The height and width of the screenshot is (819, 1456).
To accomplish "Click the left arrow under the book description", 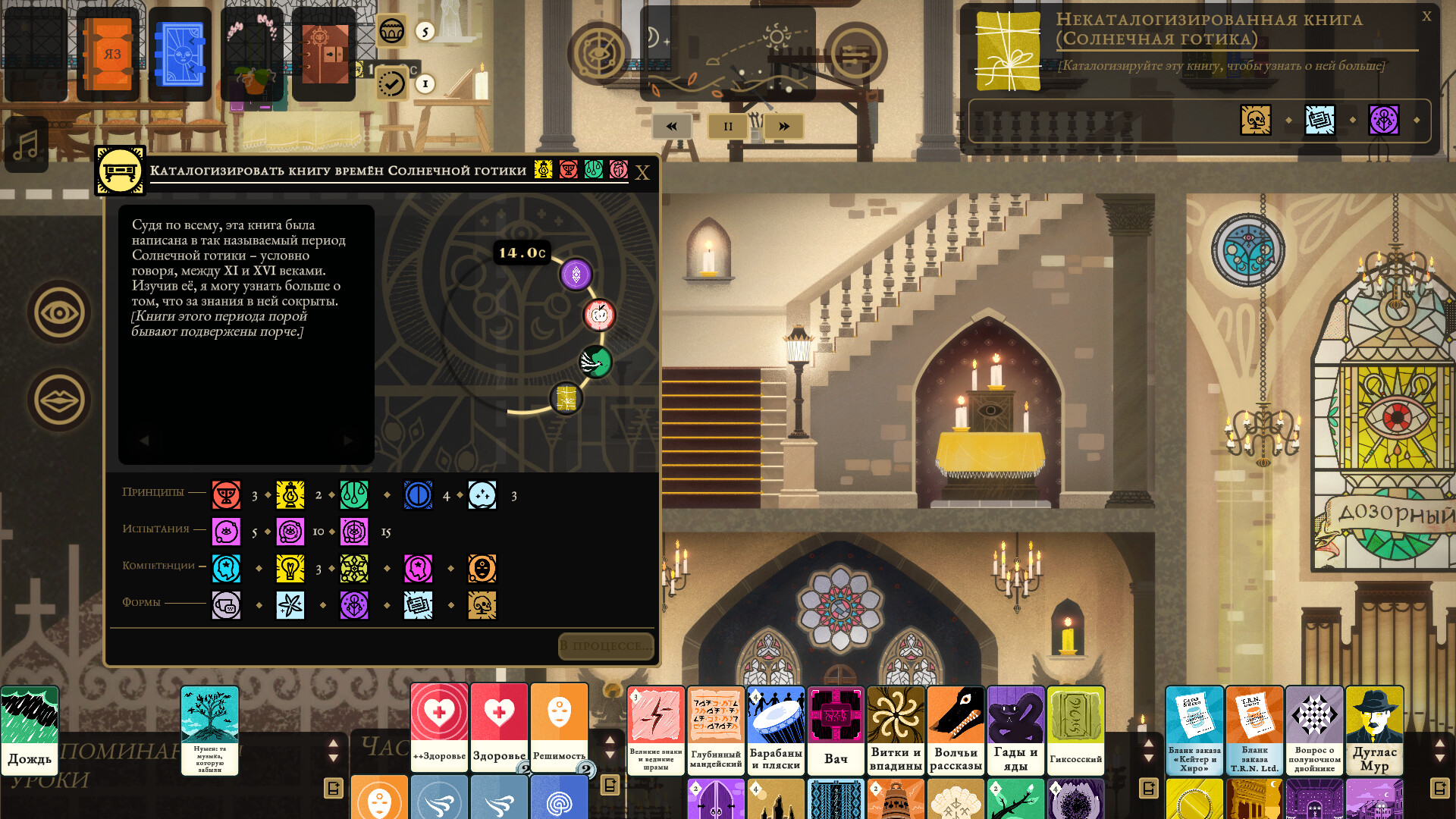I will tap(143, 440).
